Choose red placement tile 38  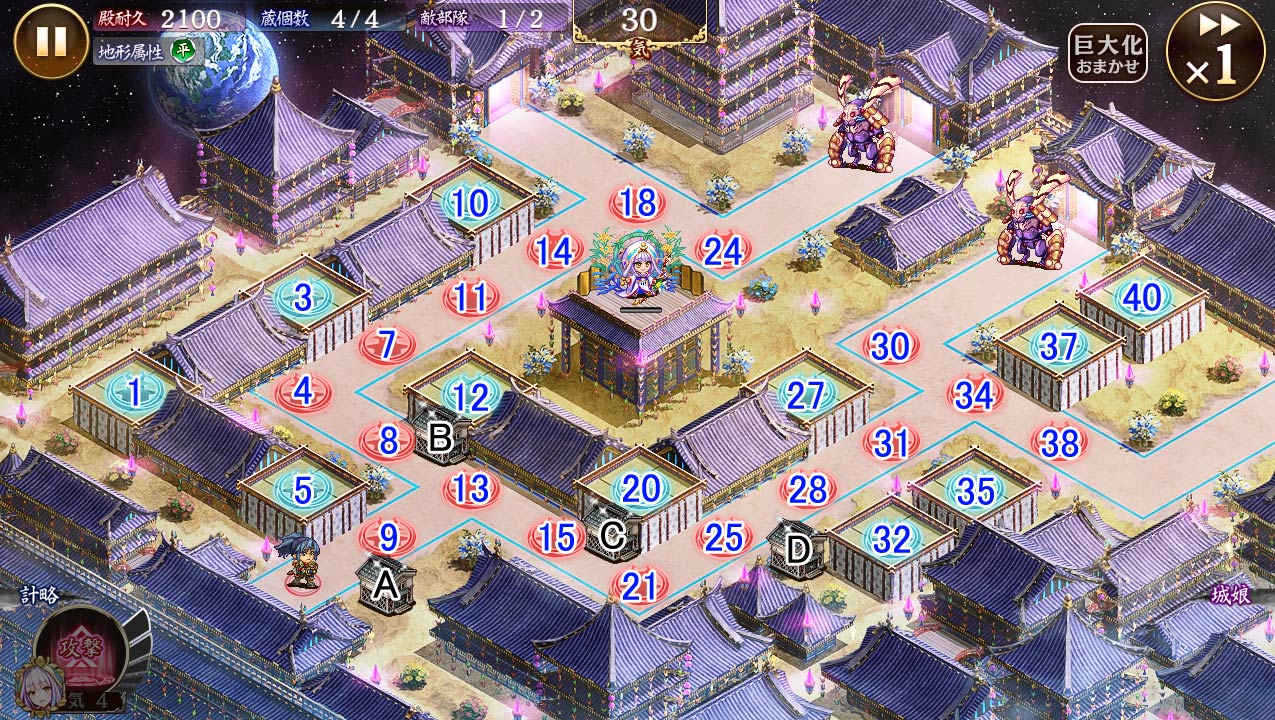click(x=1059, y=441)
